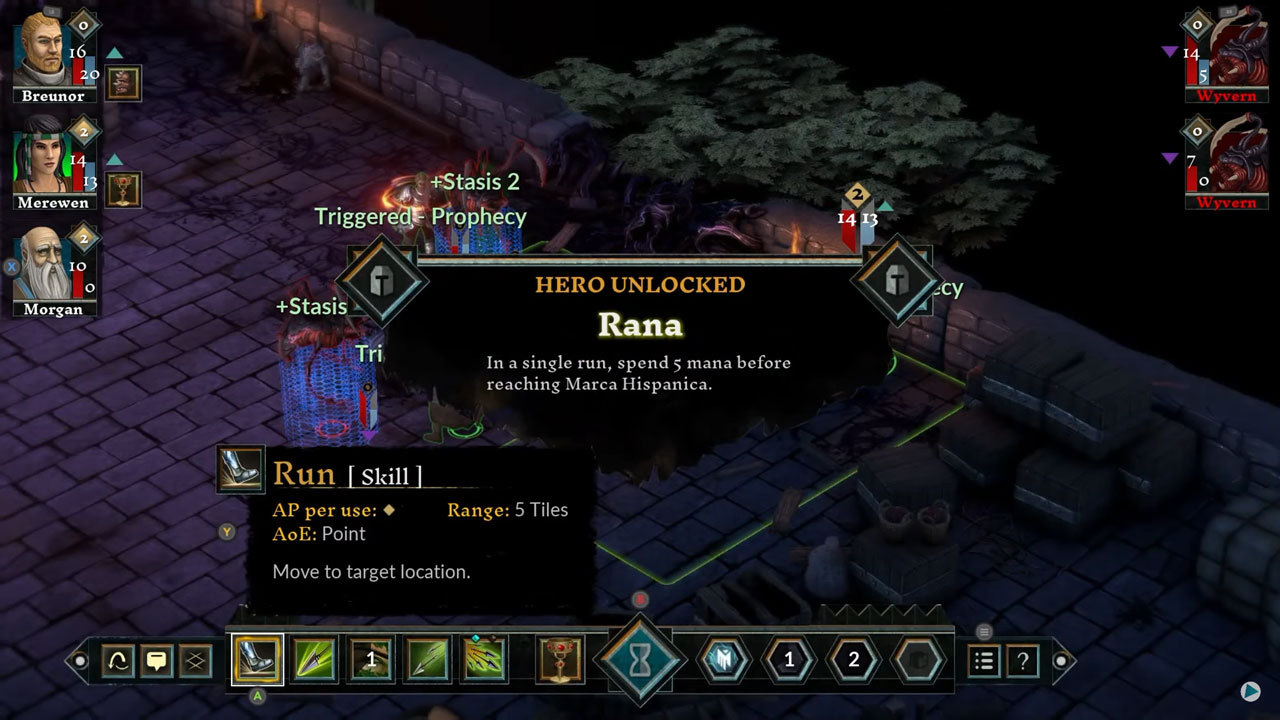Click the round play icon in corner

click(x=1250, y=691)
